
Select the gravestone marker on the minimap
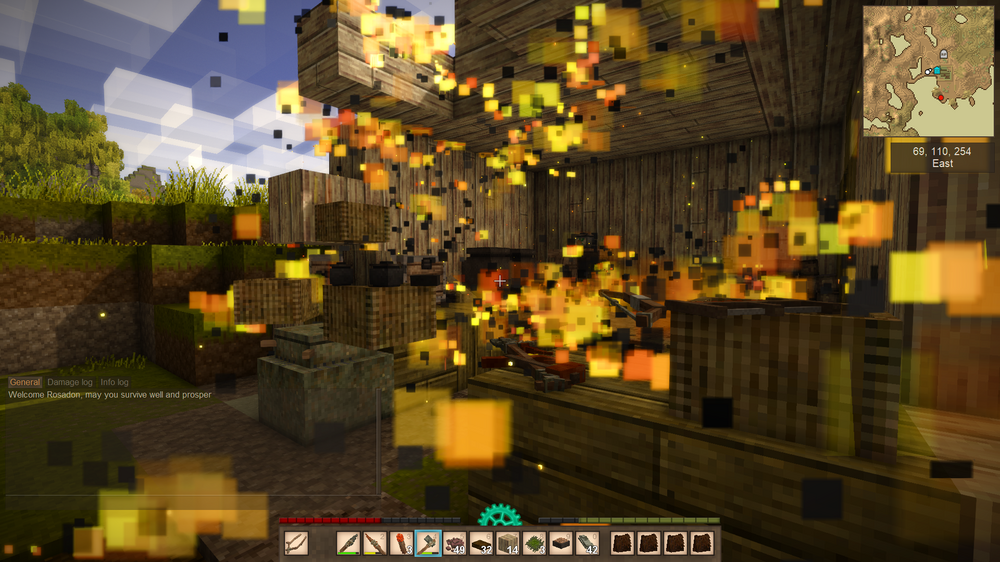945,53
